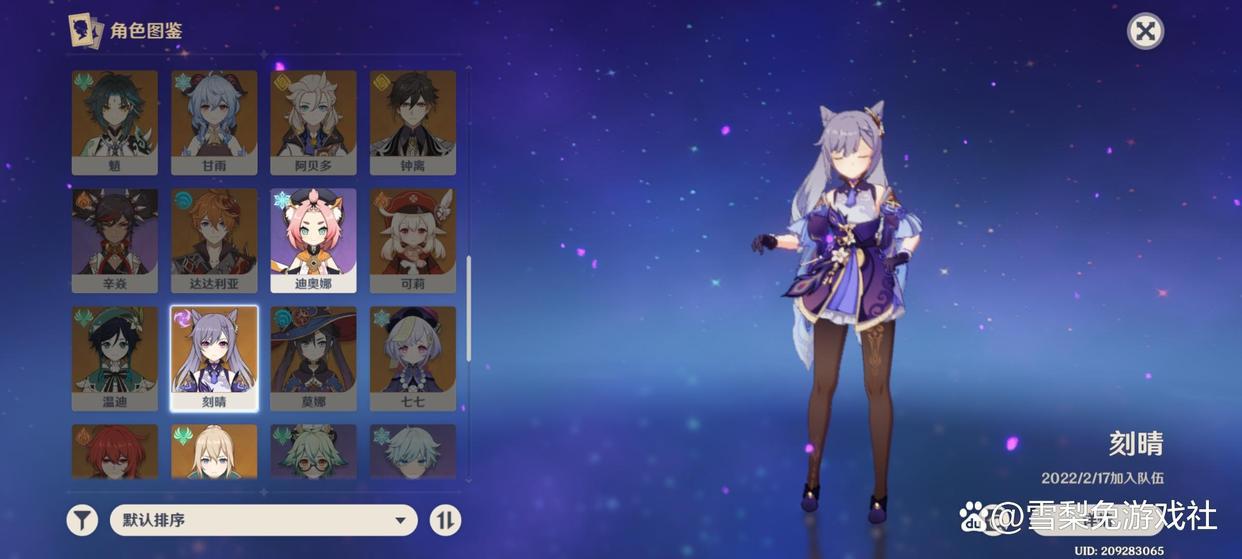Click the highlighted 刻晴 character card
1242x559 pixels.
(214, 358)
